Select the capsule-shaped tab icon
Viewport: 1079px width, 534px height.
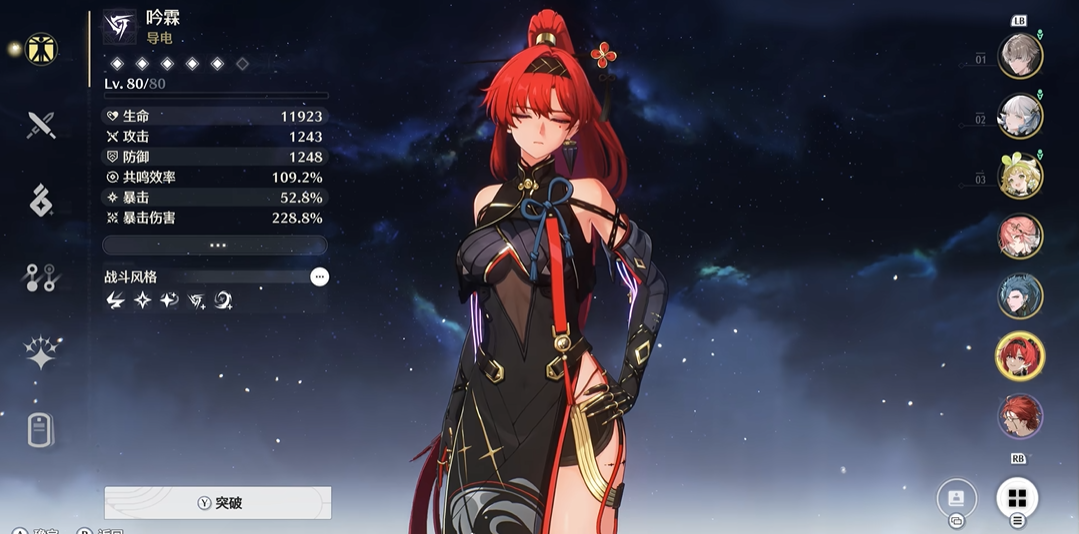[41, 429]
